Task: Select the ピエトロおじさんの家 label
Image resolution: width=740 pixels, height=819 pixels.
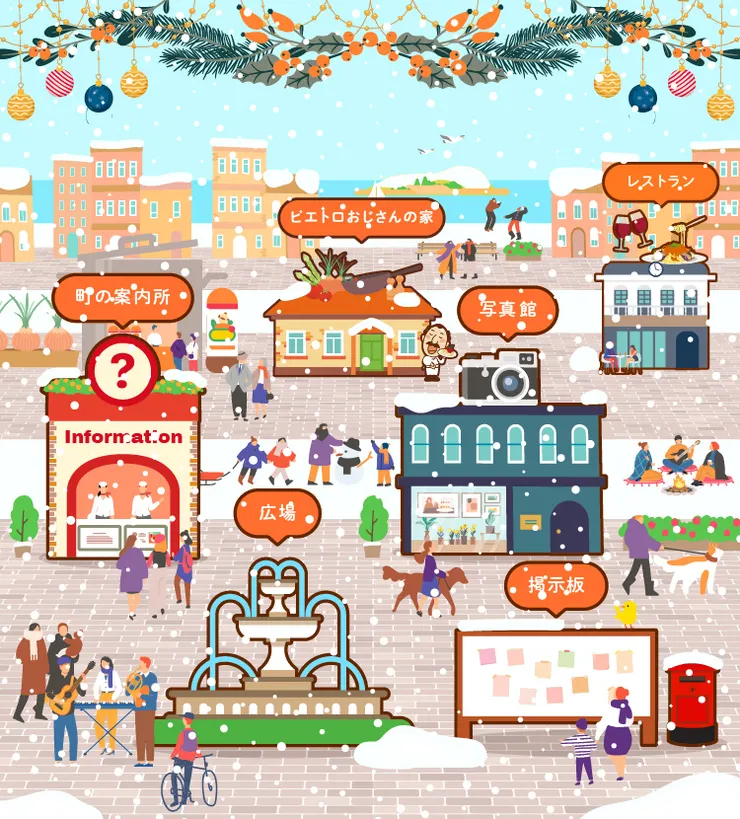Action: (x=362, y=217)
